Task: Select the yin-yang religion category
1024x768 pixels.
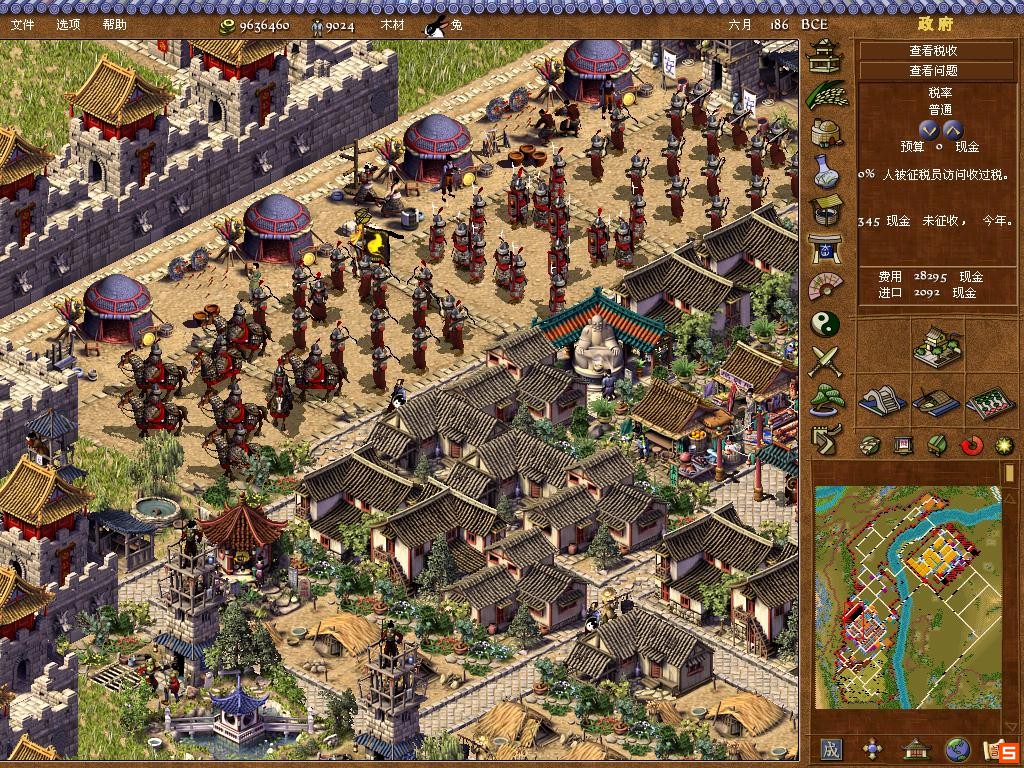Action: [x=826, y=324]
